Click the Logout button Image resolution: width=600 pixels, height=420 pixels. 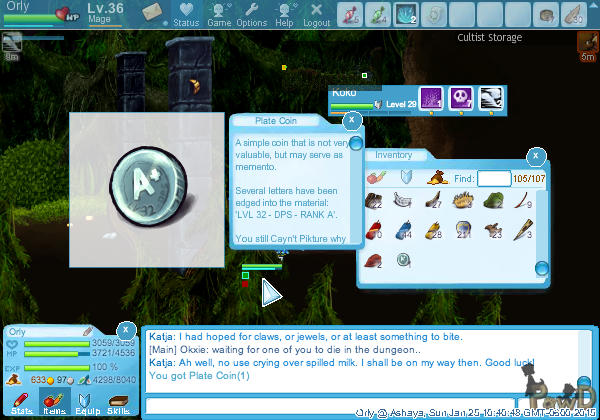[316, 15]
